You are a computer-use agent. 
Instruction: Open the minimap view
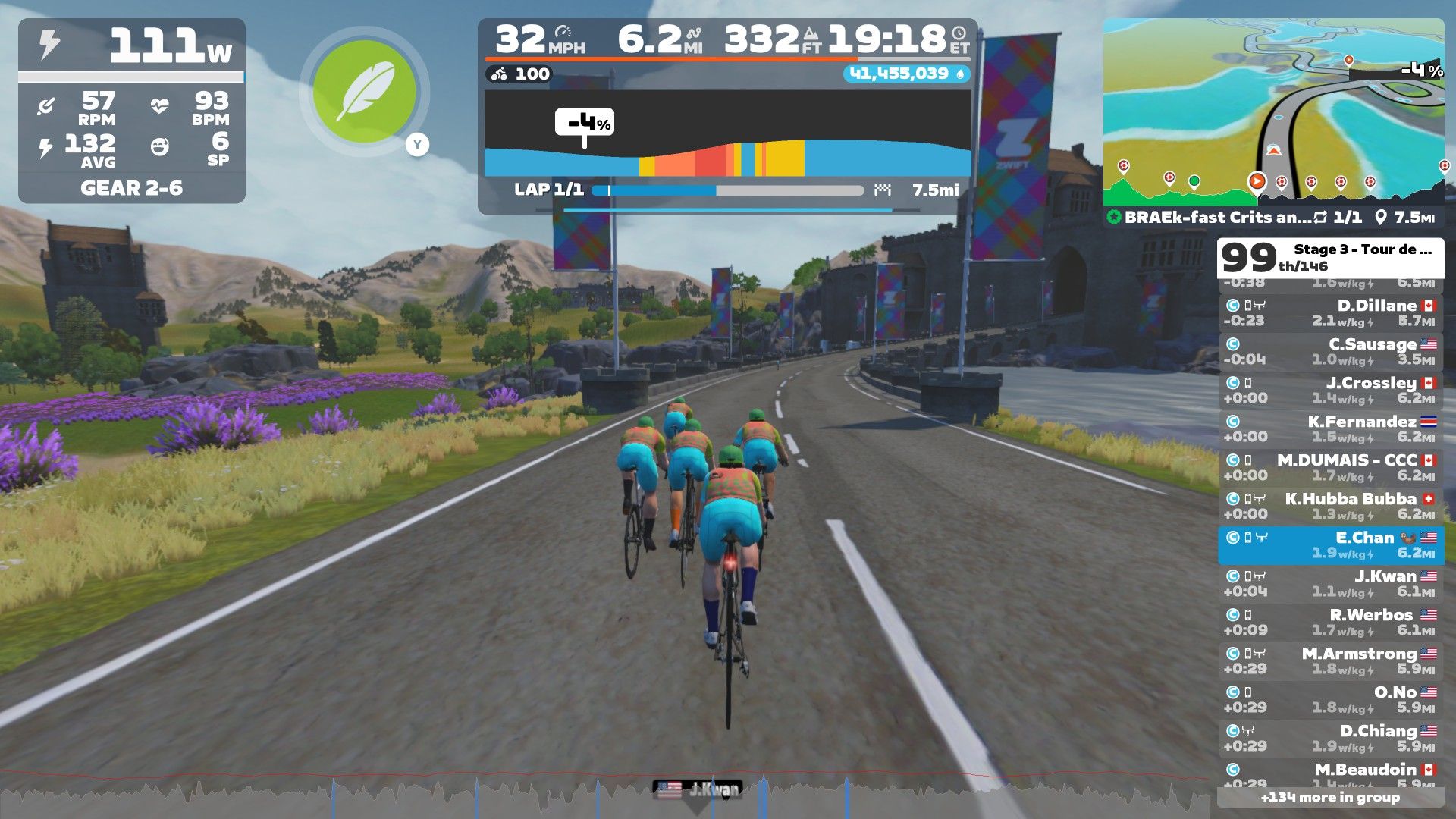pyautogui.click(x=1272, y=110)
